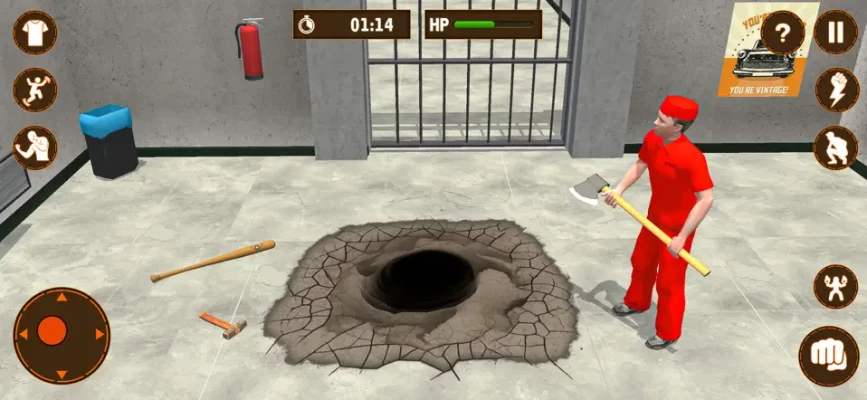Open the question mark help button
867x400 pixels.
(x=783, y=35)
